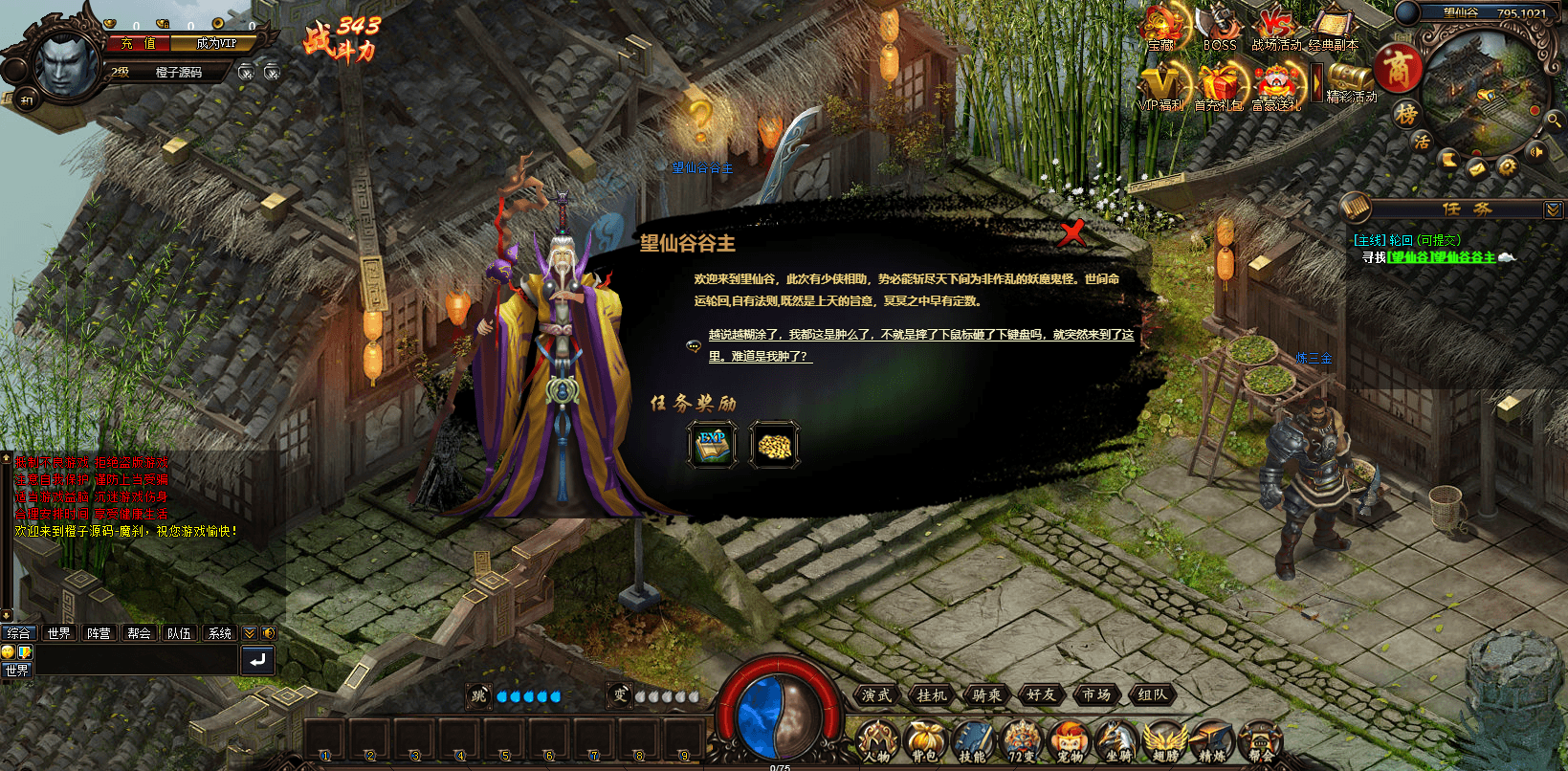Open the red 商 shop icon
The image size is (1568, 771).
click(x=1401, y=69)
